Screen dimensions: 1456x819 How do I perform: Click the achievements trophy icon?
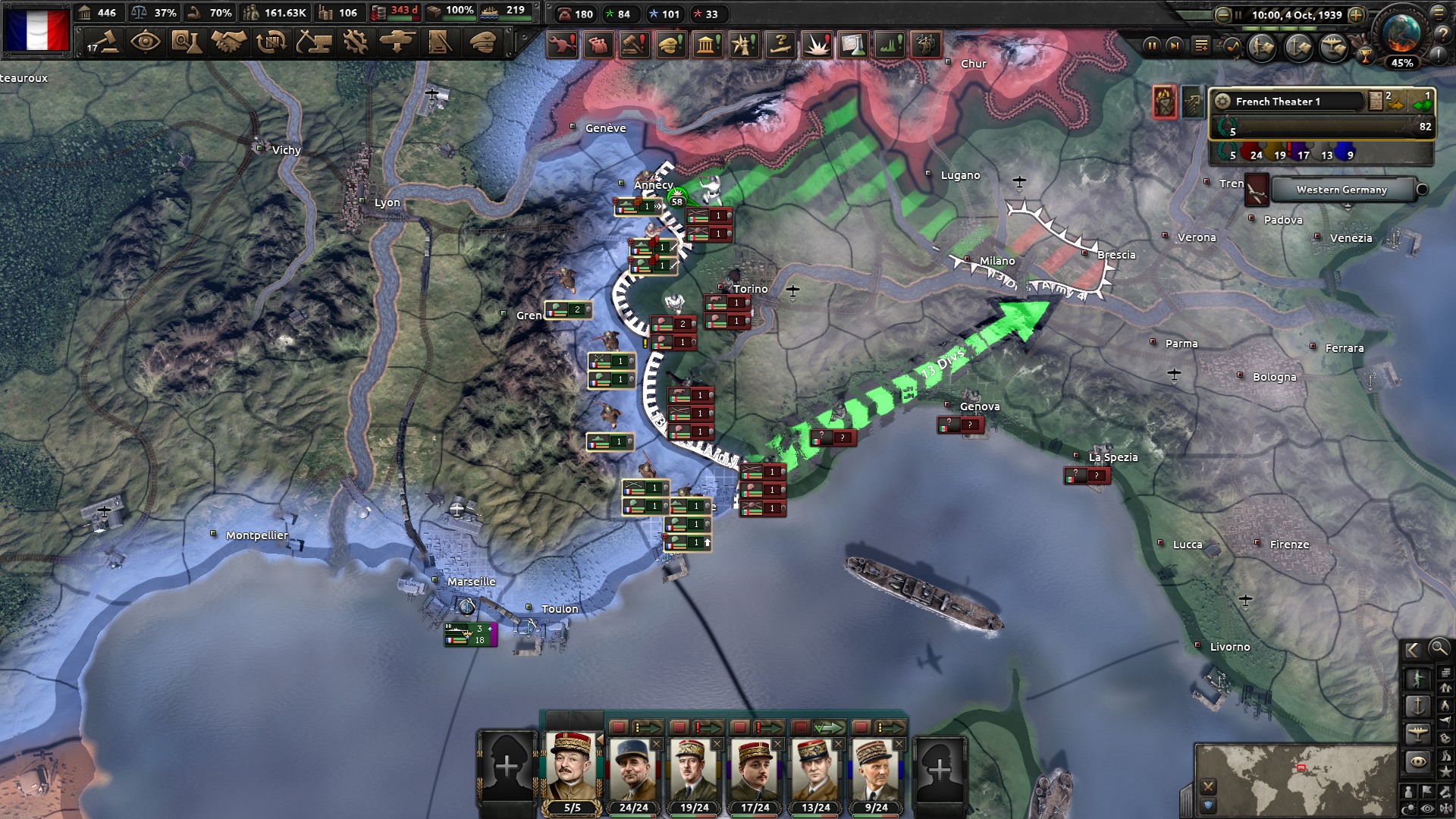(1366, 57)
